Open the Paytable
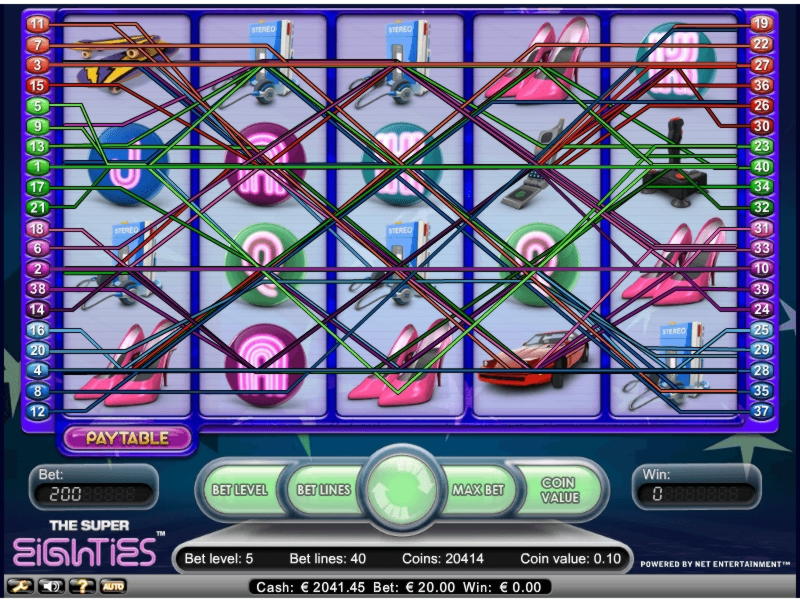This screenshot has height=600, width=800. coord(125,437)
